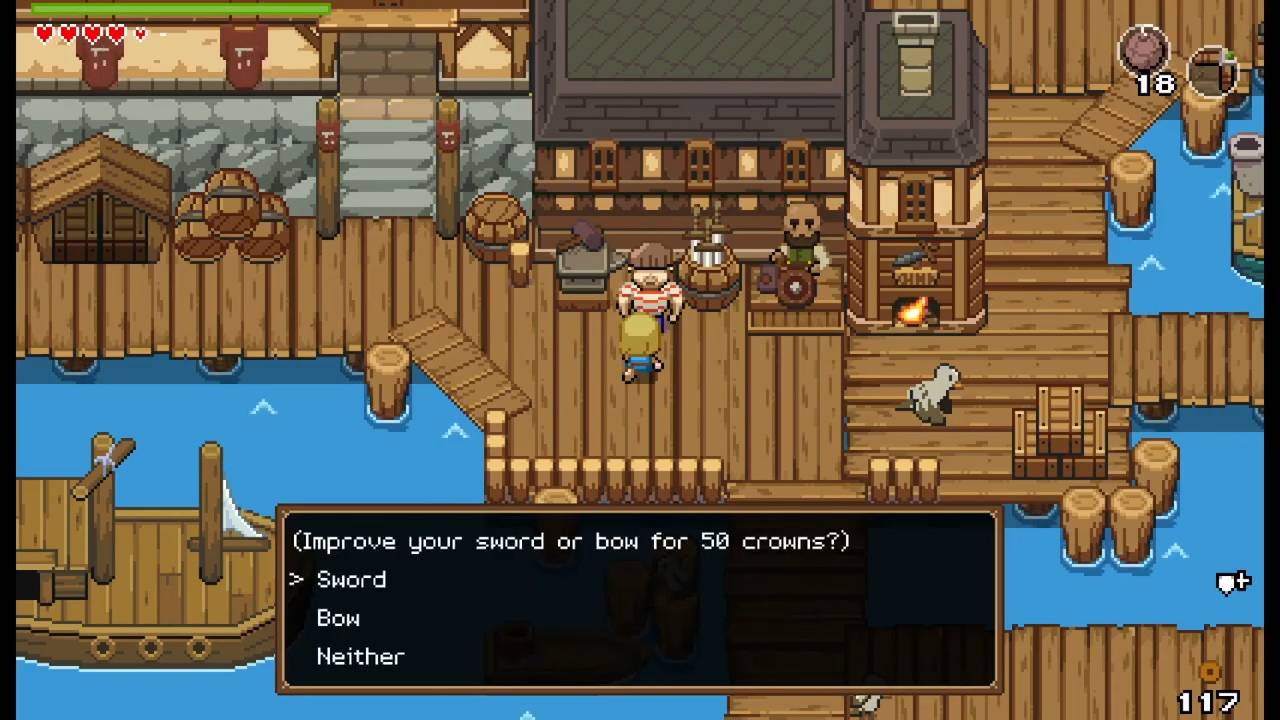The height and width of the screenshot is (720, 1280).
Task: Click the leftmost red heart in the HUD
Action: click(x=43, y=32)
